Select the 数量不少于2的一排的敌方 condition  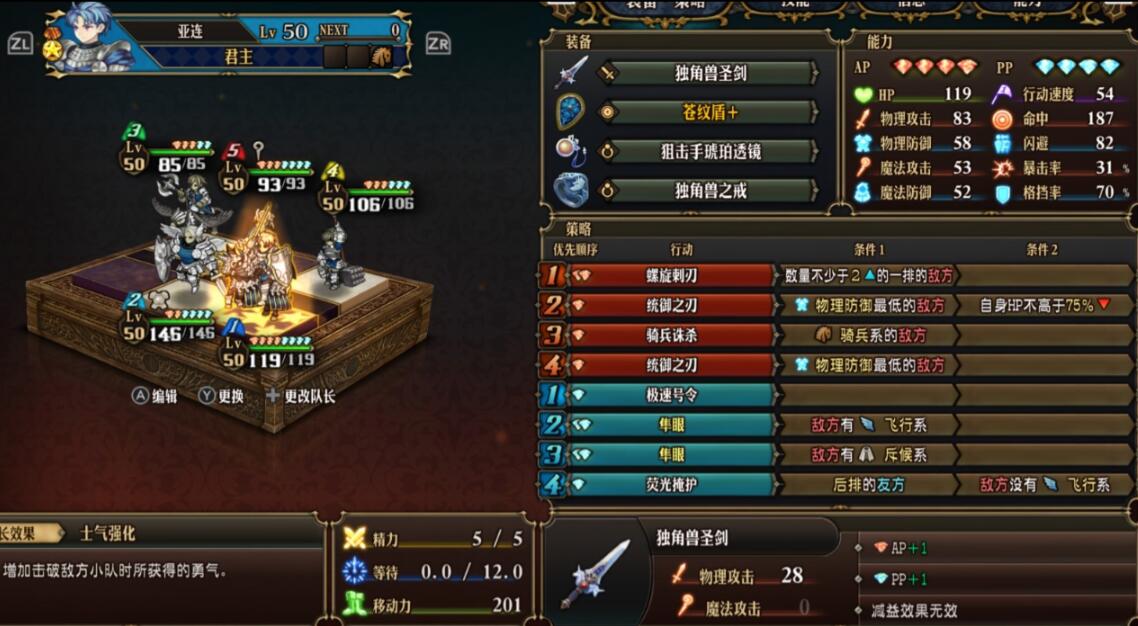click(866, 275)
